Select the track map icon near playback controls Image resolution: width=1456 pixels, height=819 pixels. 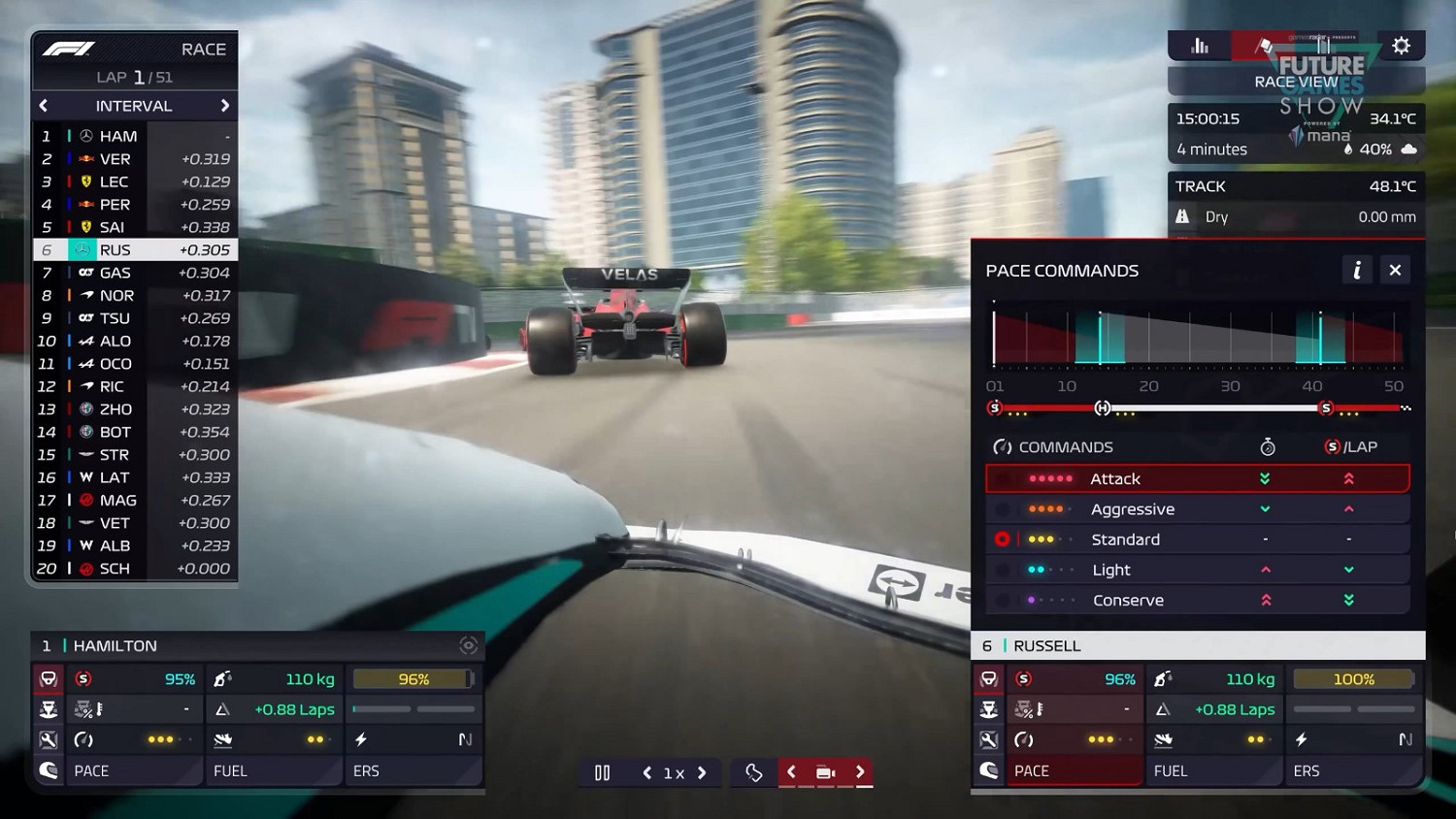(753, 772)
